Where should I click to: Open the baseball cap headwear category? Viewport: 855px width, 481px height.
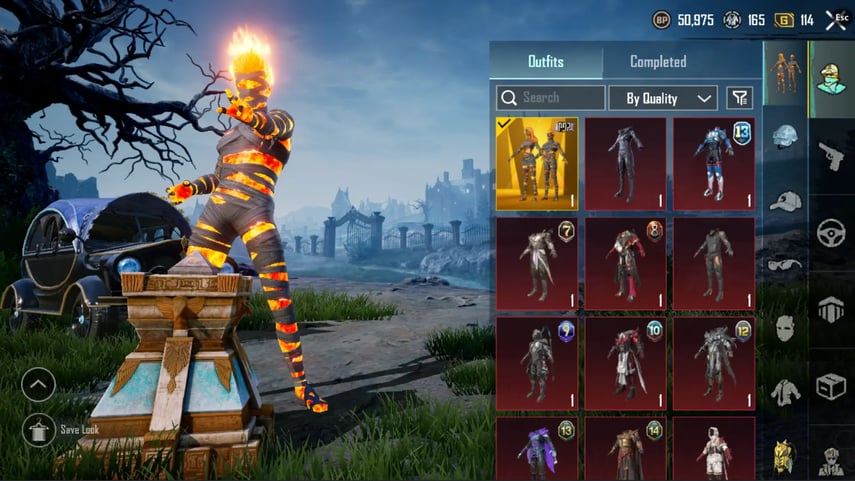point(785,201)
